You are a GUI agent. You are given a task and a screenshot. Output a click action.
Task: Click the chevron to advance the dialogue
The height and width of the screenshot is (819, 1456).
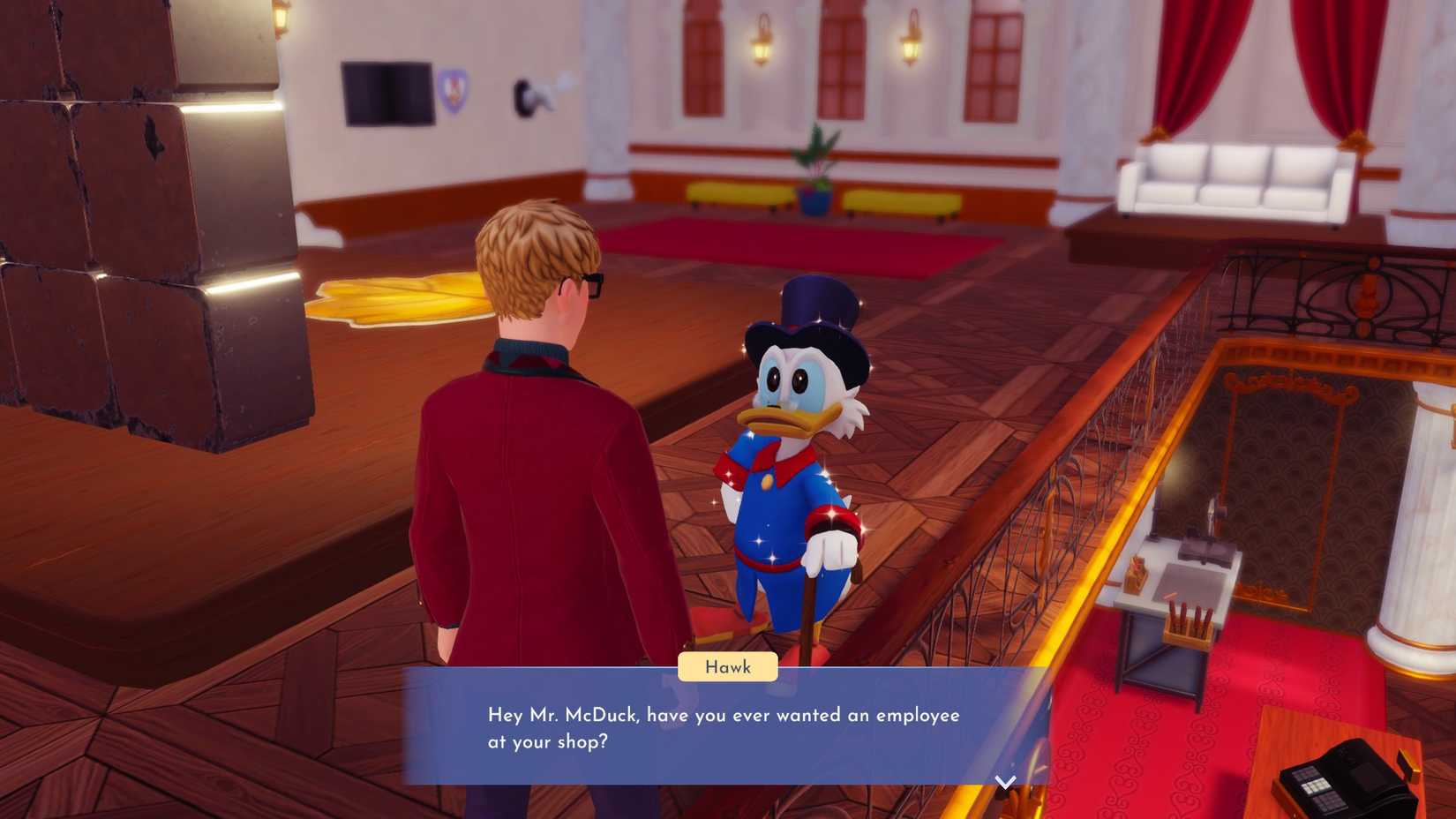(1004, 781)
